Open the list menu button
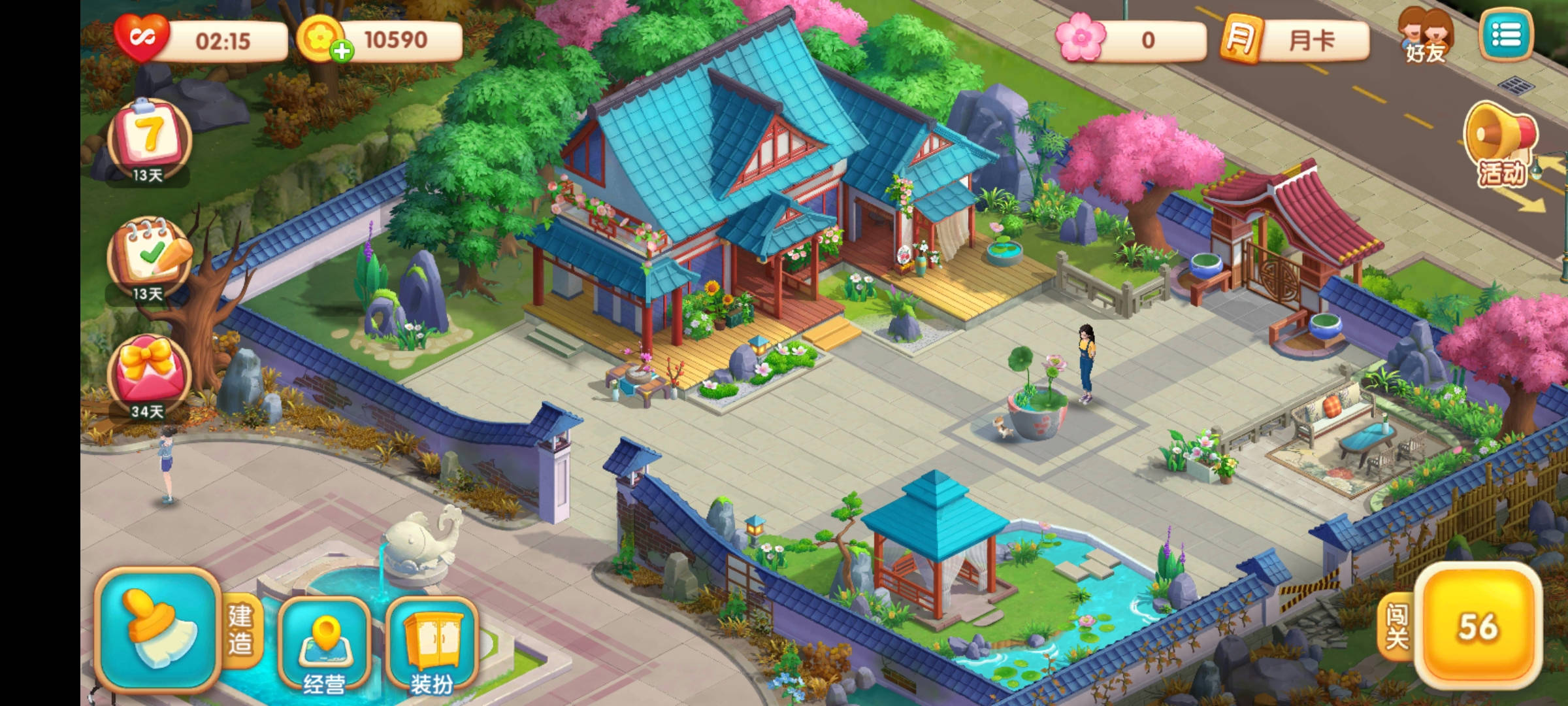Image resolution: width=1568 pixels, height=706 pixels. click(x=1506, y=35)
